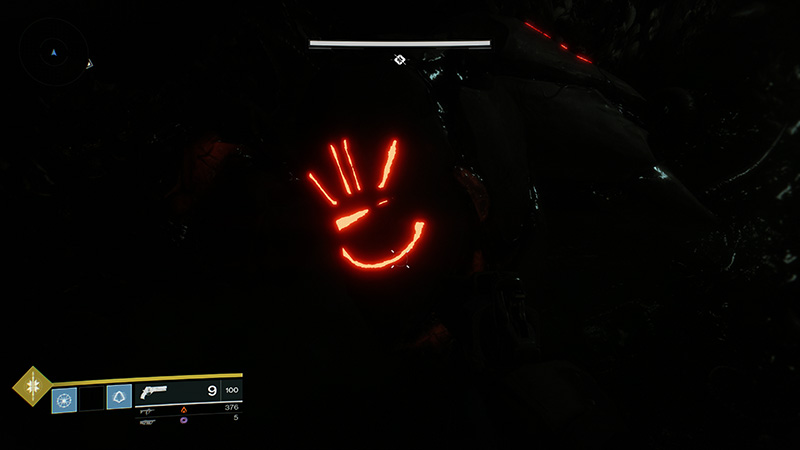Screen dimensions: 800x450
Task: Switch to the energy weapon with 376 ammo
Action: click(x=148, y=409)
